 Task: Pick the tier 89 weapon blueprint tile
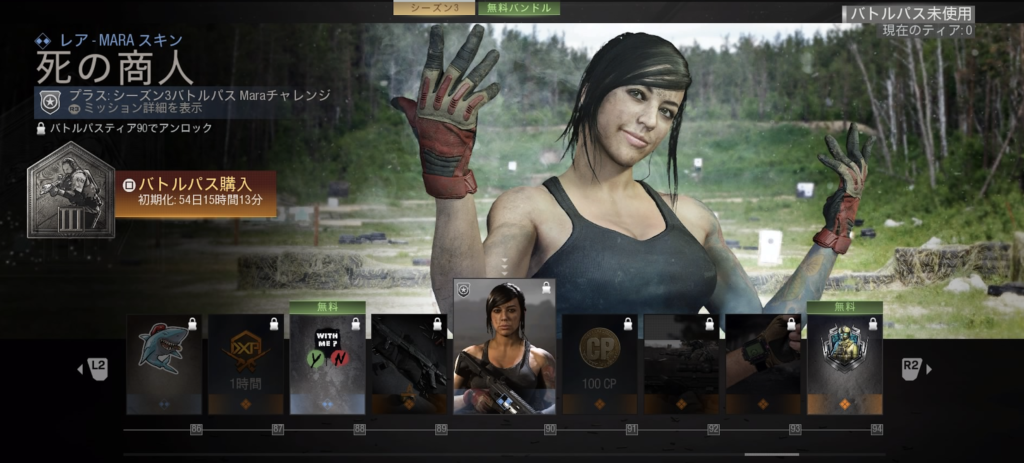click(409, 364)
